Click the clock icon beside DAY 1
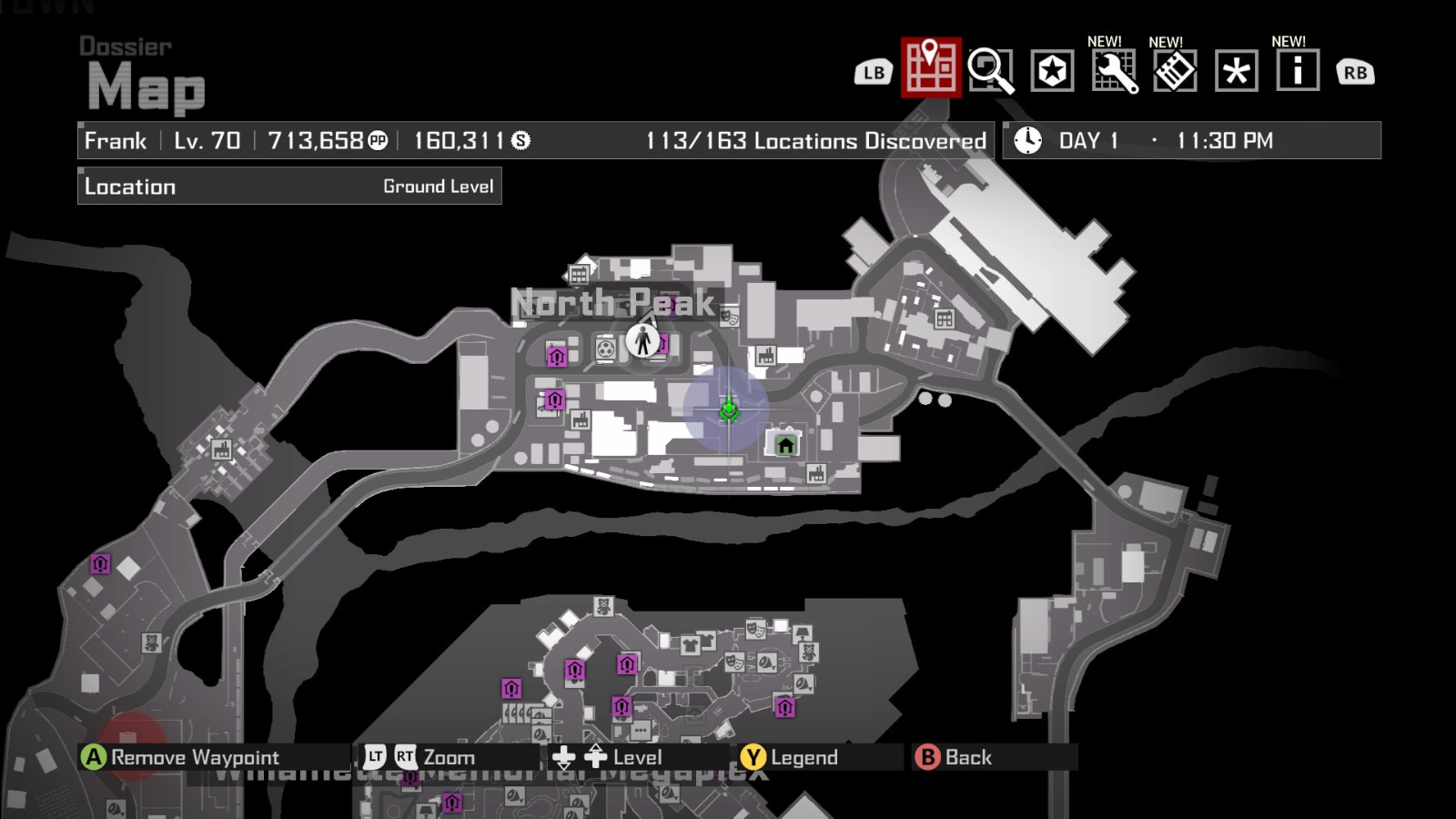The width and height of the screenshot is (1456, 819). click(1027, 139)
